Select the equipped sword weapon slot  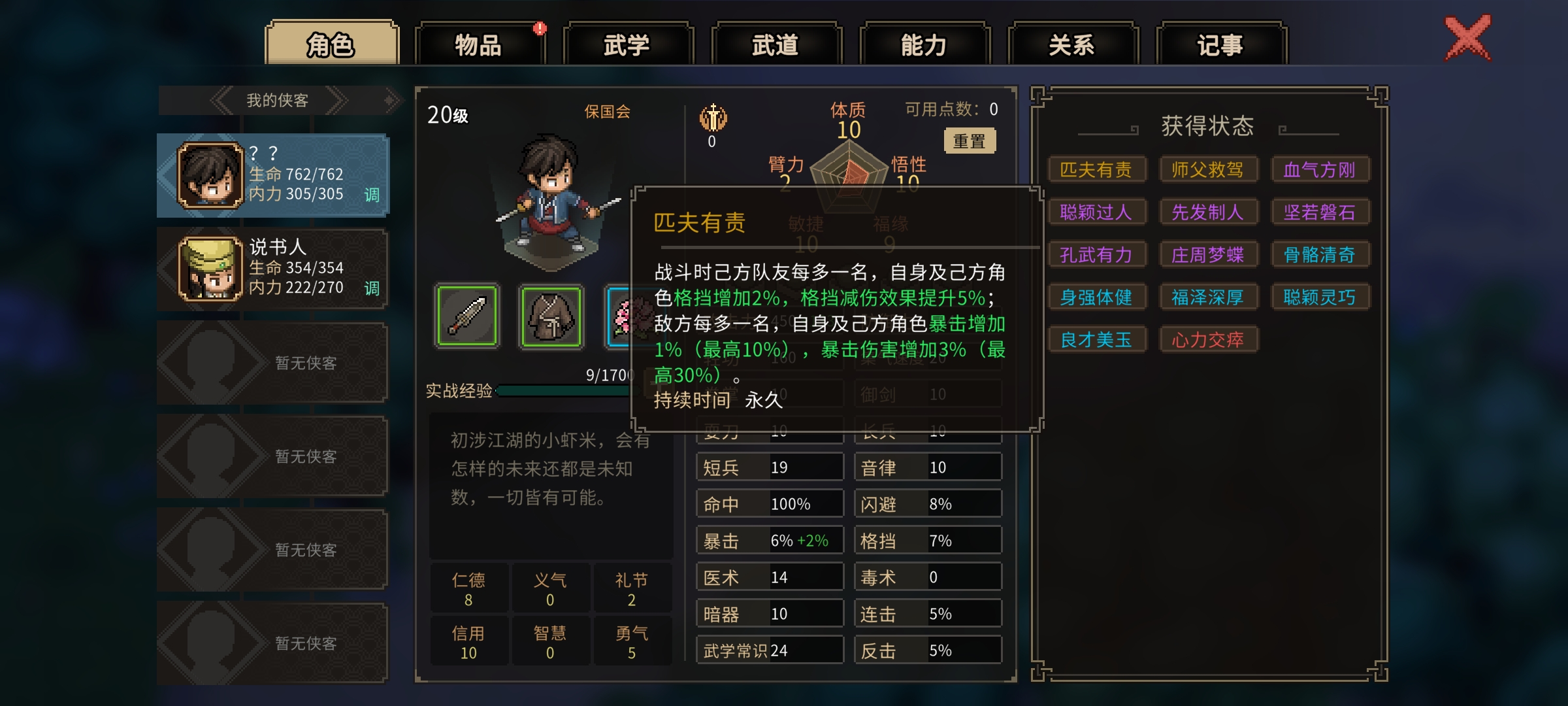click(466, 316)
